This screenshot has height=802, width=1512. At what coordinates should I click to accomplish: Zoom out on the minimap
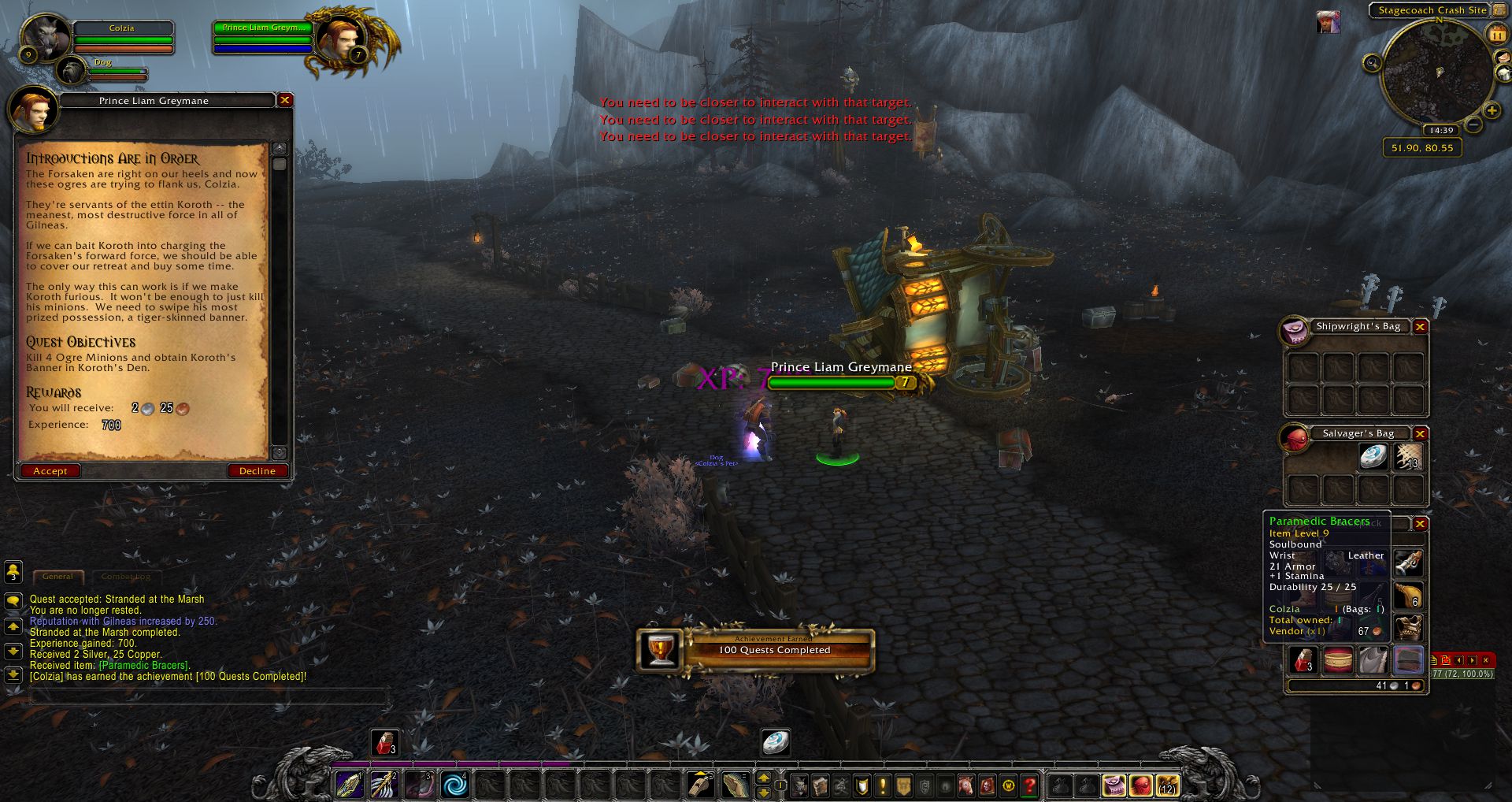click(x=1473, y=126)
